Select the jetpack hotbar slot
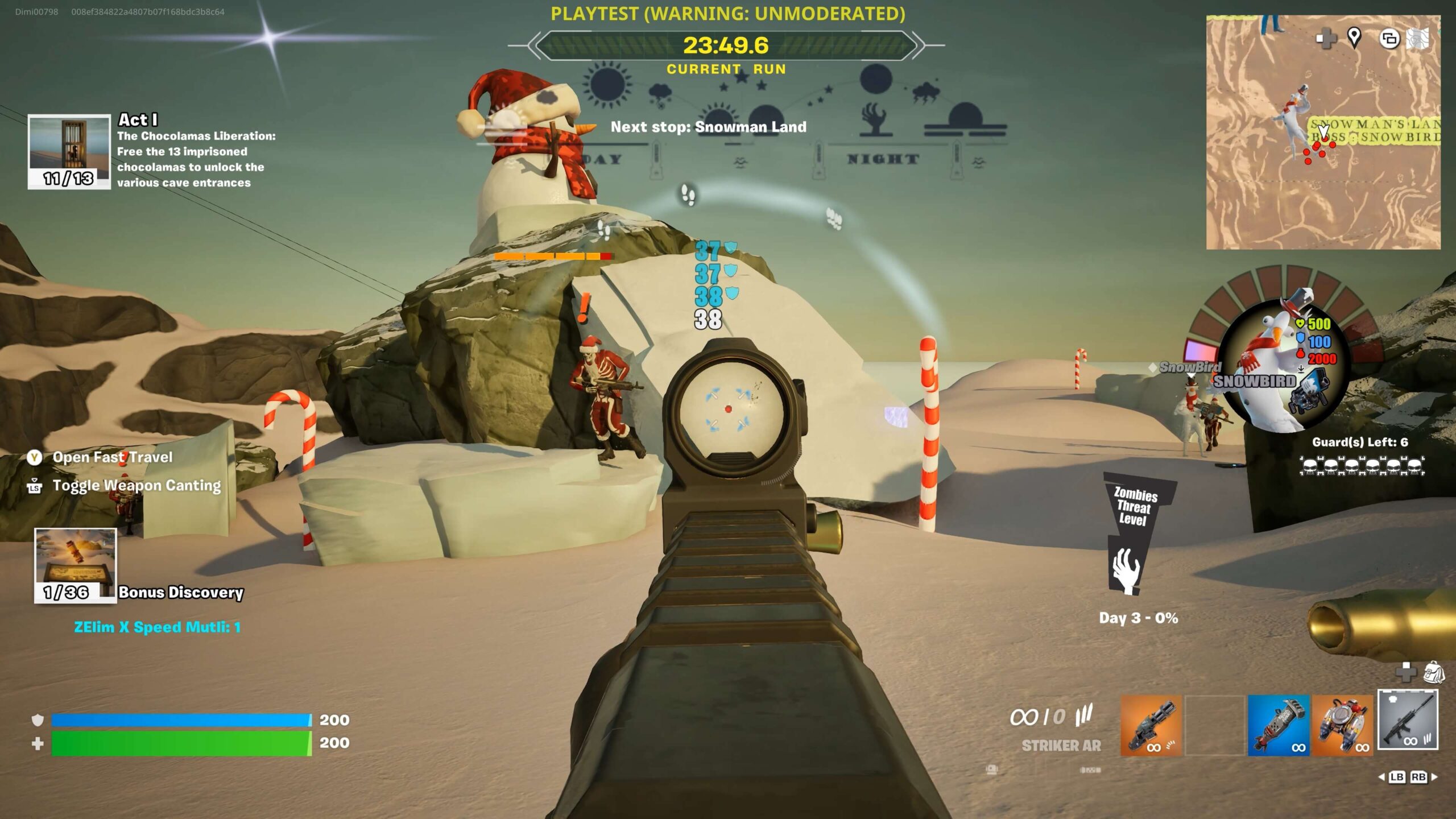This screenshot has height=819, width=1456. coord(1343,725)
